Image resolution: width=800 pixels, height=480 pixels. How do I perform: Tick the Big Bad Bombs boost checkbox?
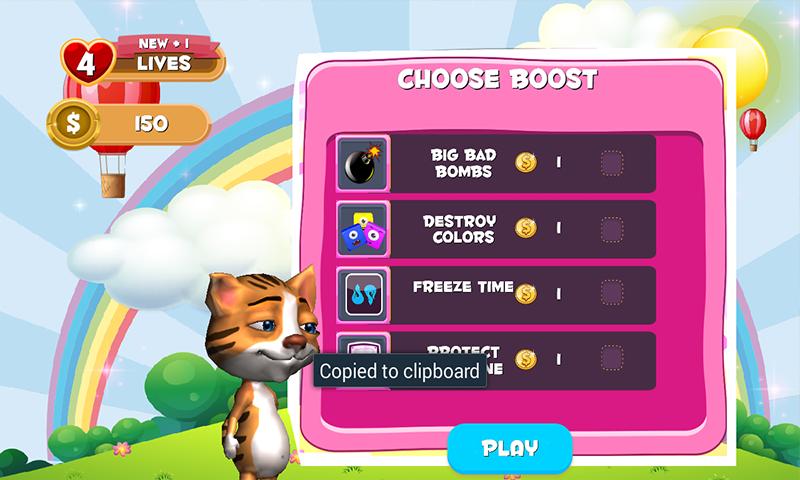tap(611, 163)
